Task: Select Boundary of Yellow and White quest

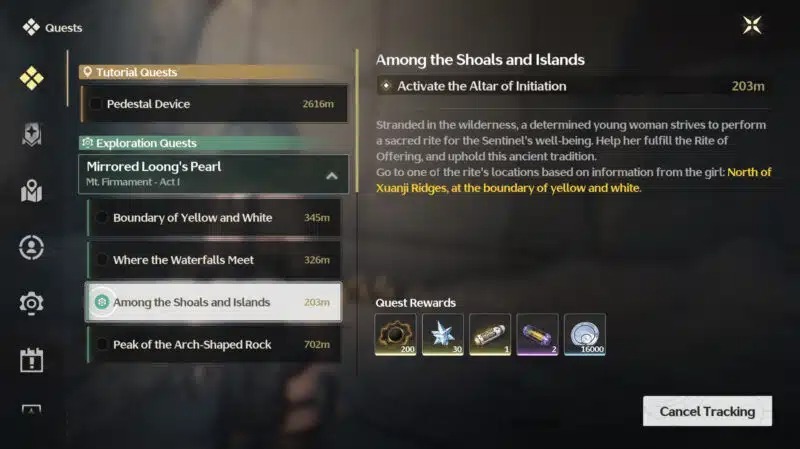Action: pos(213,218)
